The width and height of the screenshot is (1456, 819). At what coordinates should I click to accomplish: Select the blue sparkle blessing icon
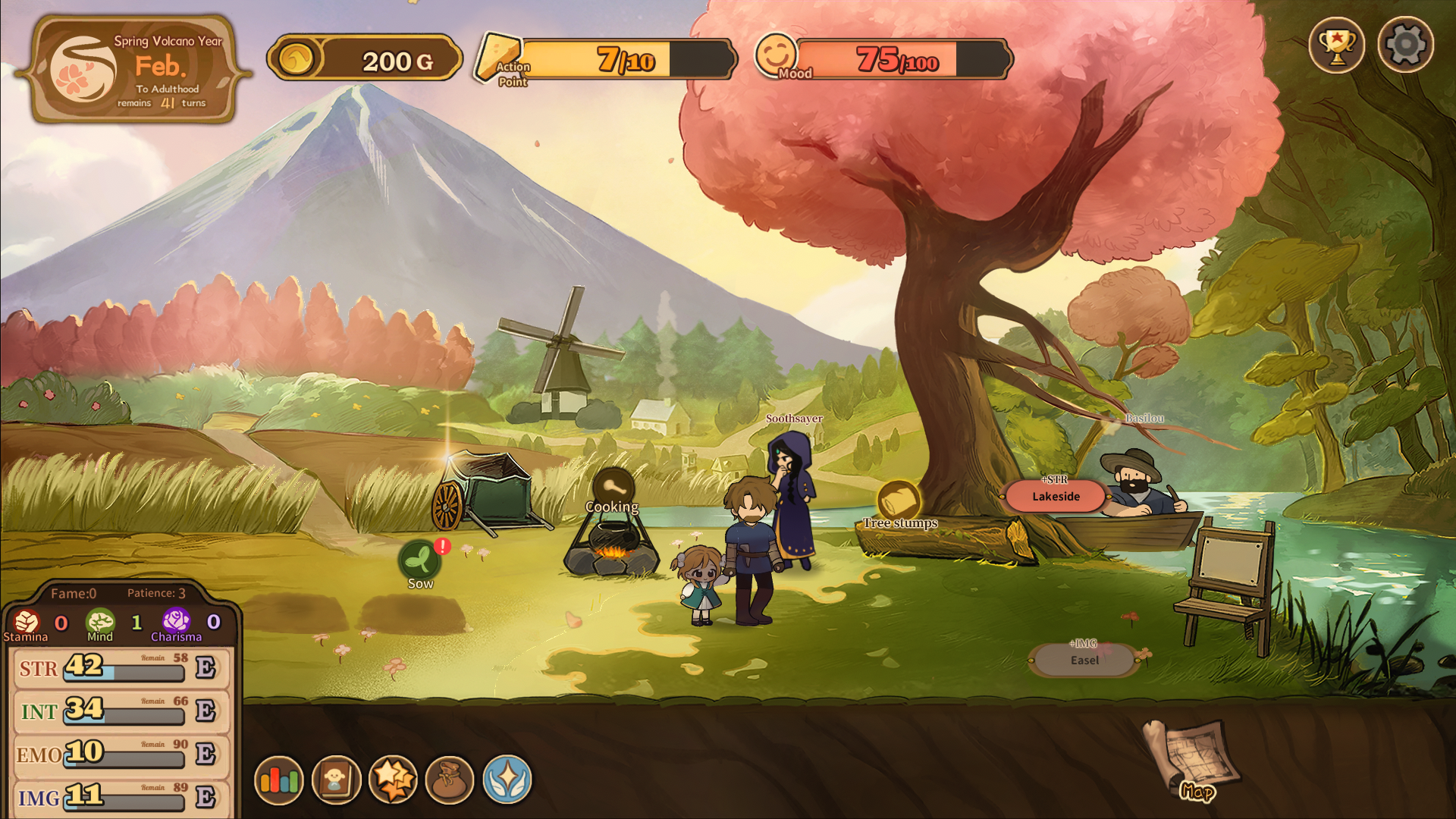[509, 780]
